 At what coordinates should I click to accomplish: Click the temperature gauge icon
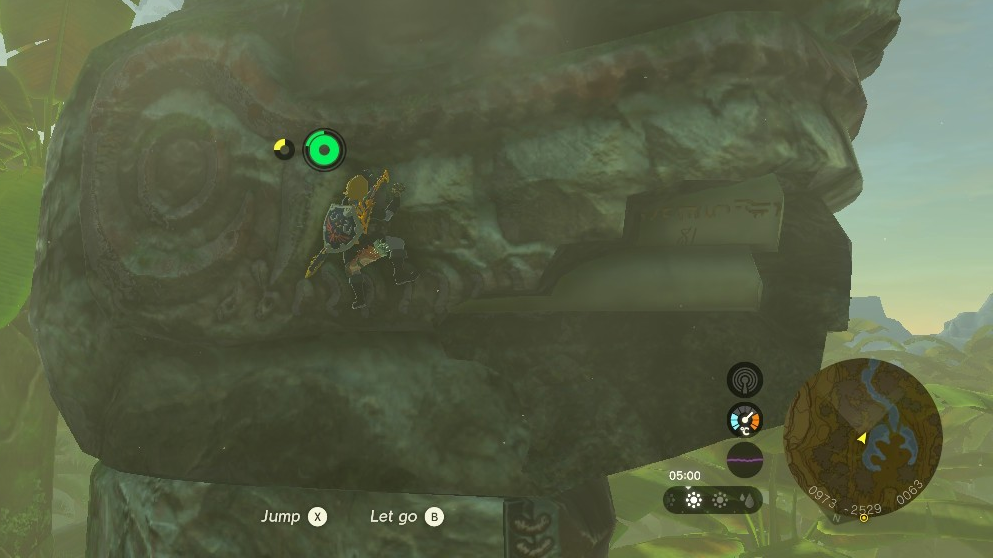[745, 420]
